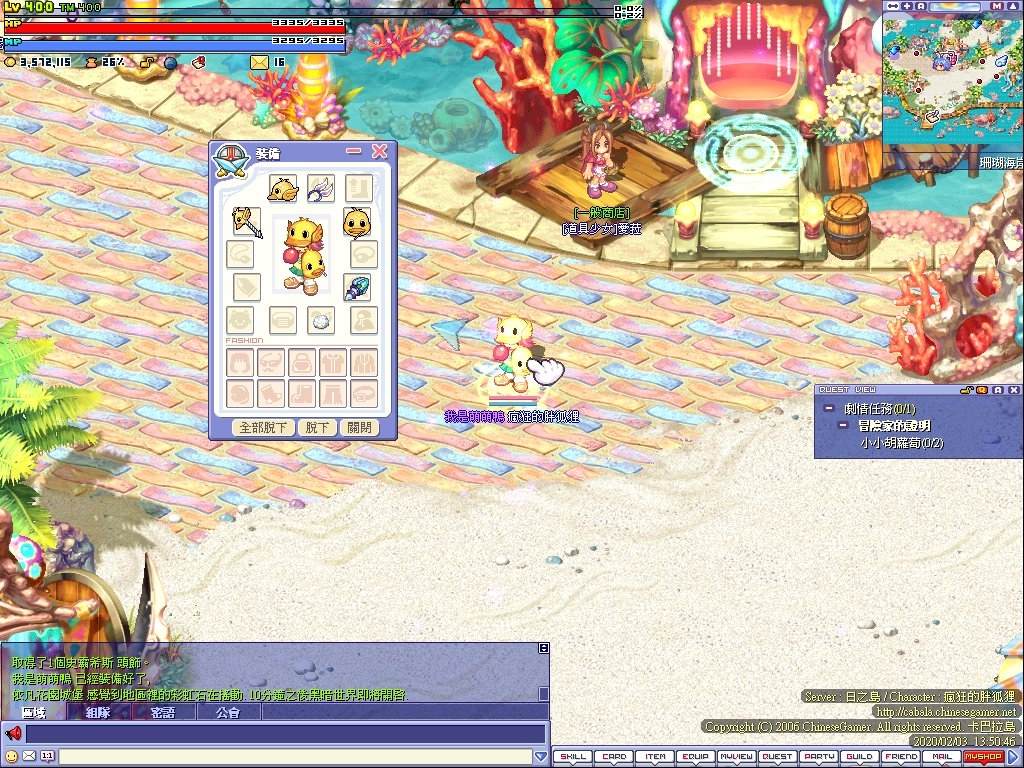Screen dimensions: 1024x768
Task: Switch to the 公會 guild chat tab
Action: point(228,713)
